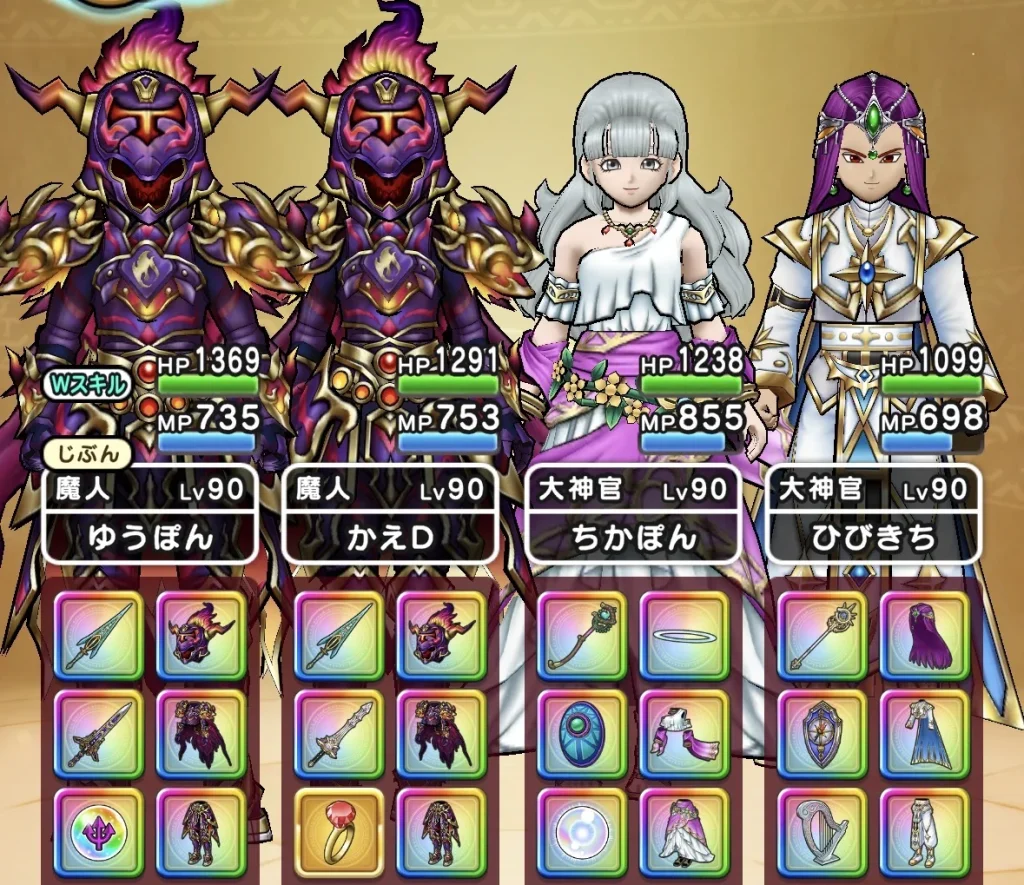
Task: Select ひびきち's white and blue robe slot
Action: [x=925, y=733]
